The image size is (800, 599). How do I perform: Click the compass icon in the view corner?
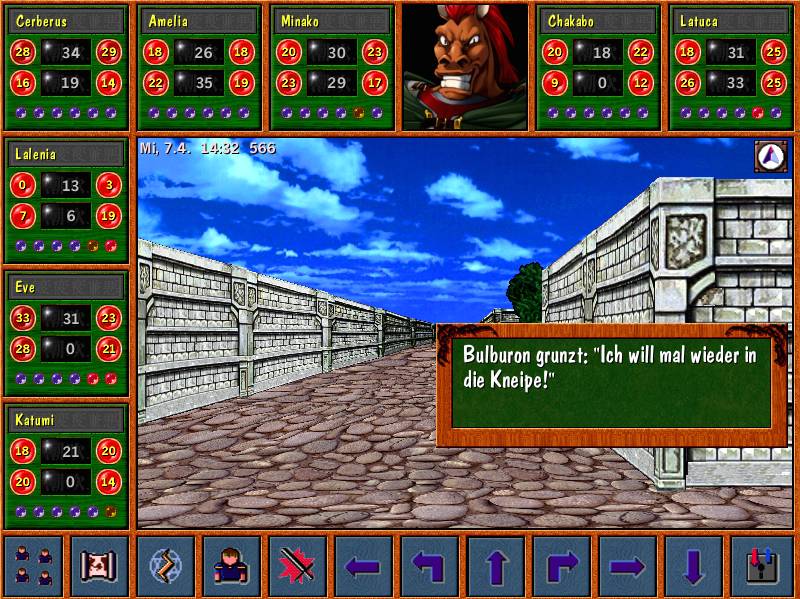click(770, 155)
